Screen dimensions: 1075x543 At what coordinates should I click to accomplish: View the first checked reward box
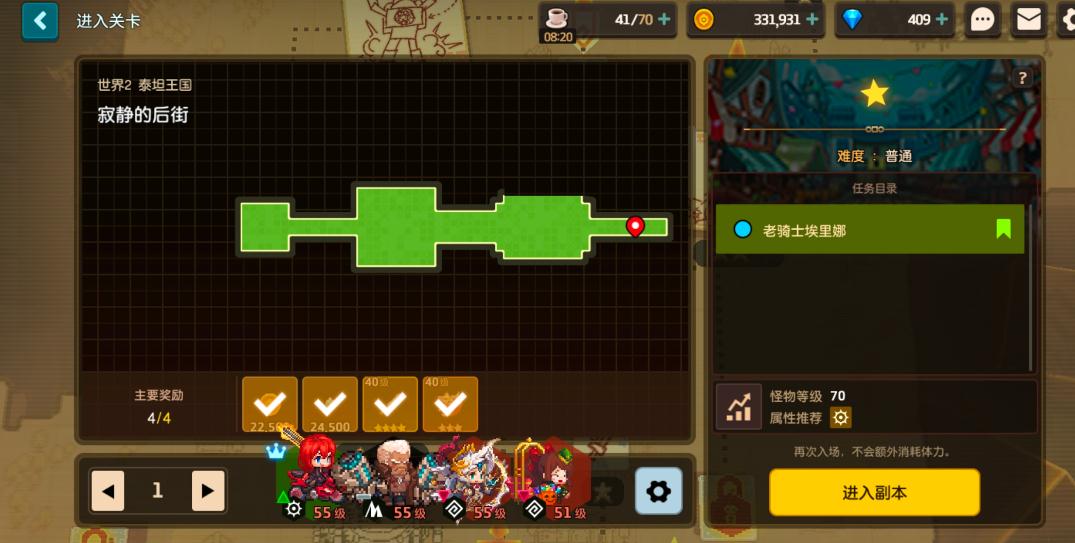270,404
